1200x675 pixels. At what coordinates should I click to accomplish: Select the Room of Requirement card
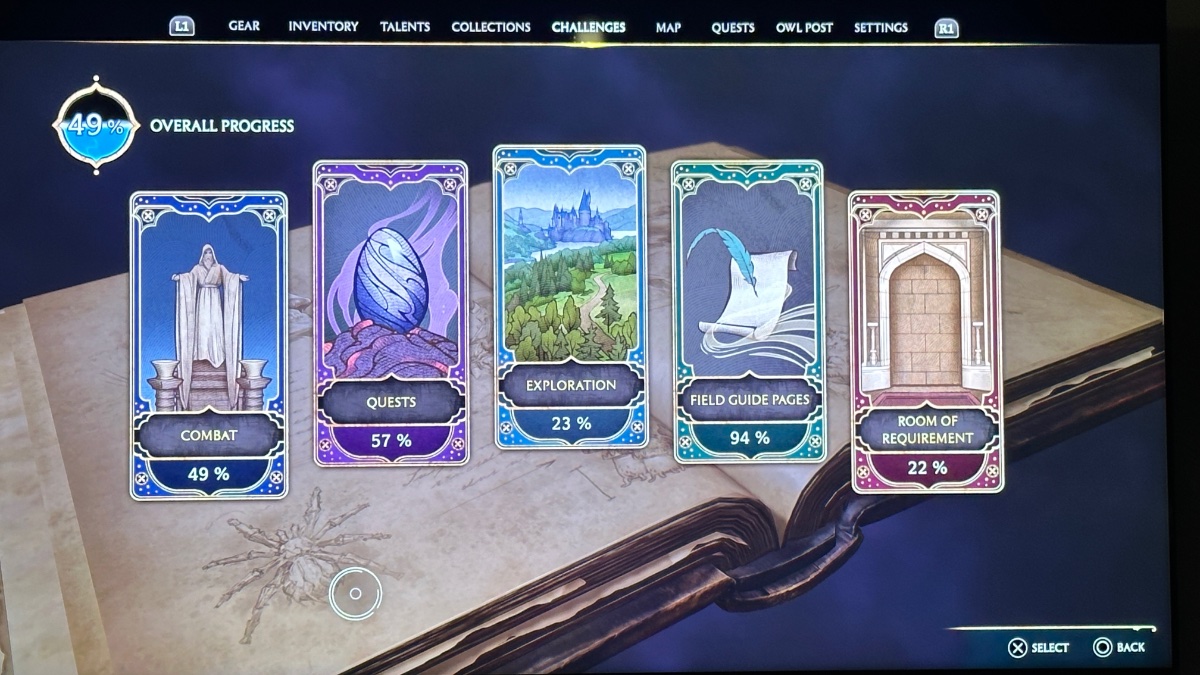click(x=926, y=341)
